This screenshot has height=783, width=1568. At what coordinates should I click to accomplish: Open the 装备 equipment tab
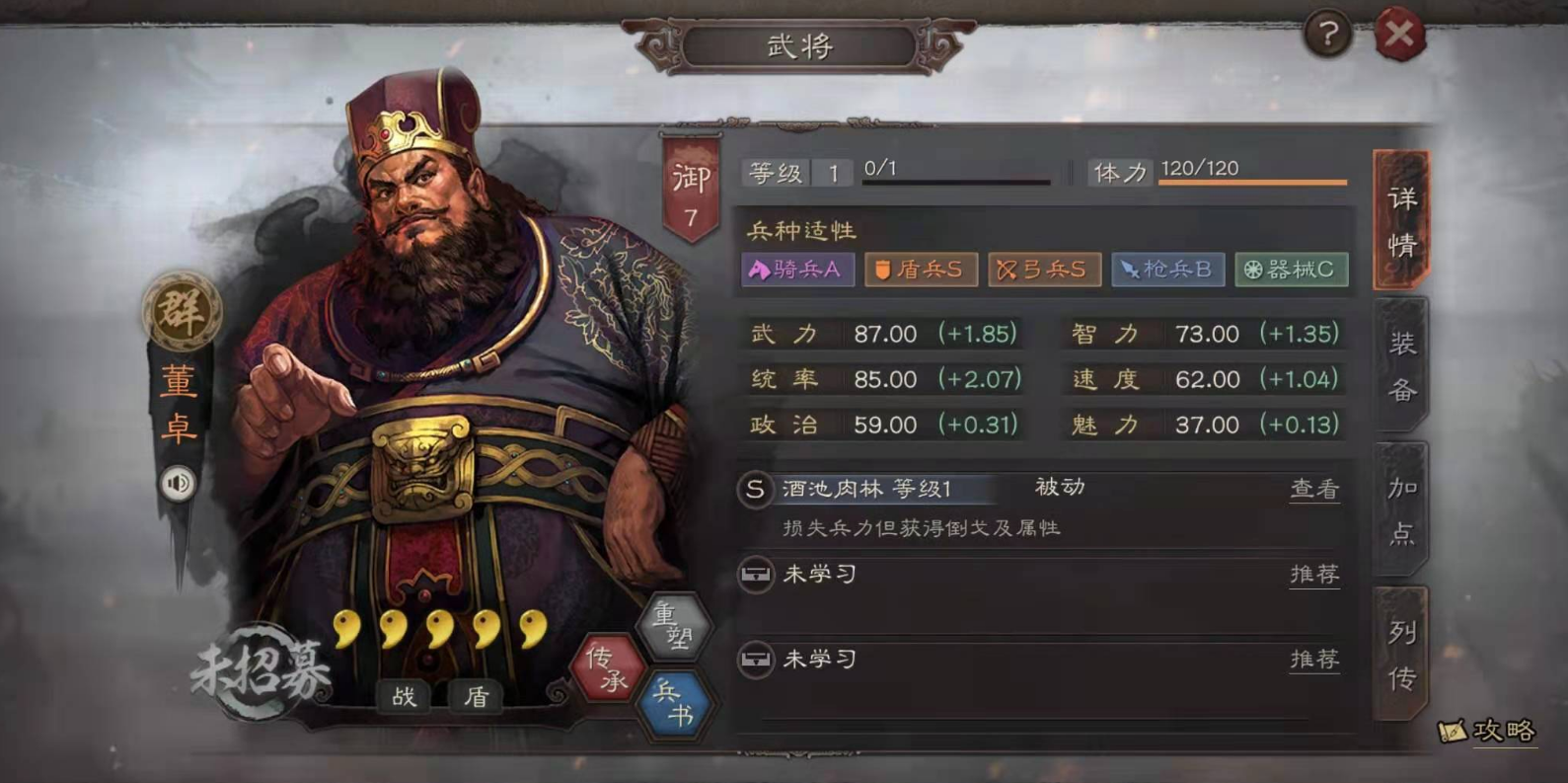click(x=1401, y=366)
